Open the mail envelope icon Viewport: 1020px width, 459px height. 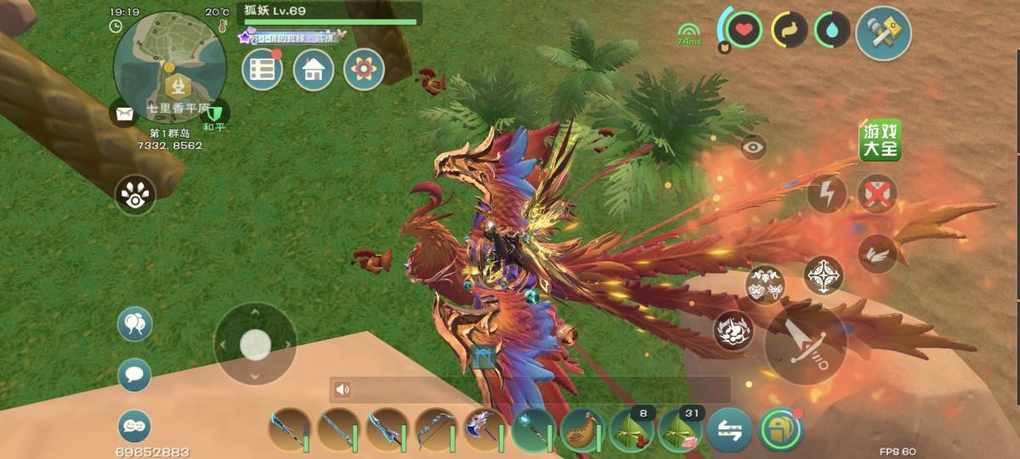124,114
